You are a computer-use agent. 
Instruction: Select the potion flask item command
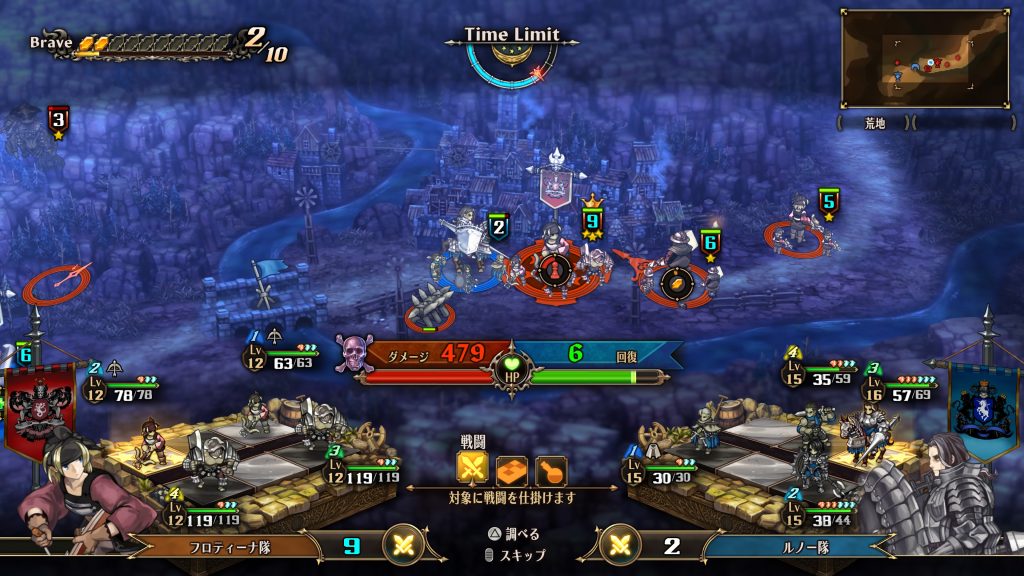coord(551,469)
